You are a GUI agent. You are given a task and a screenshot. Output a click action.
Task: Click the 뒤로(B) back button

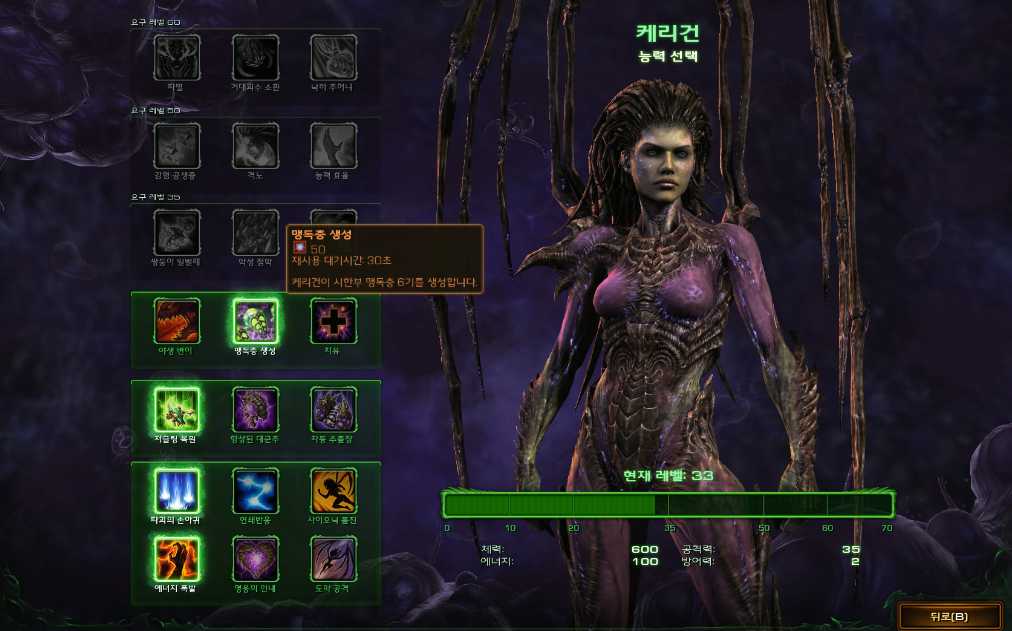tap(948, 616)
